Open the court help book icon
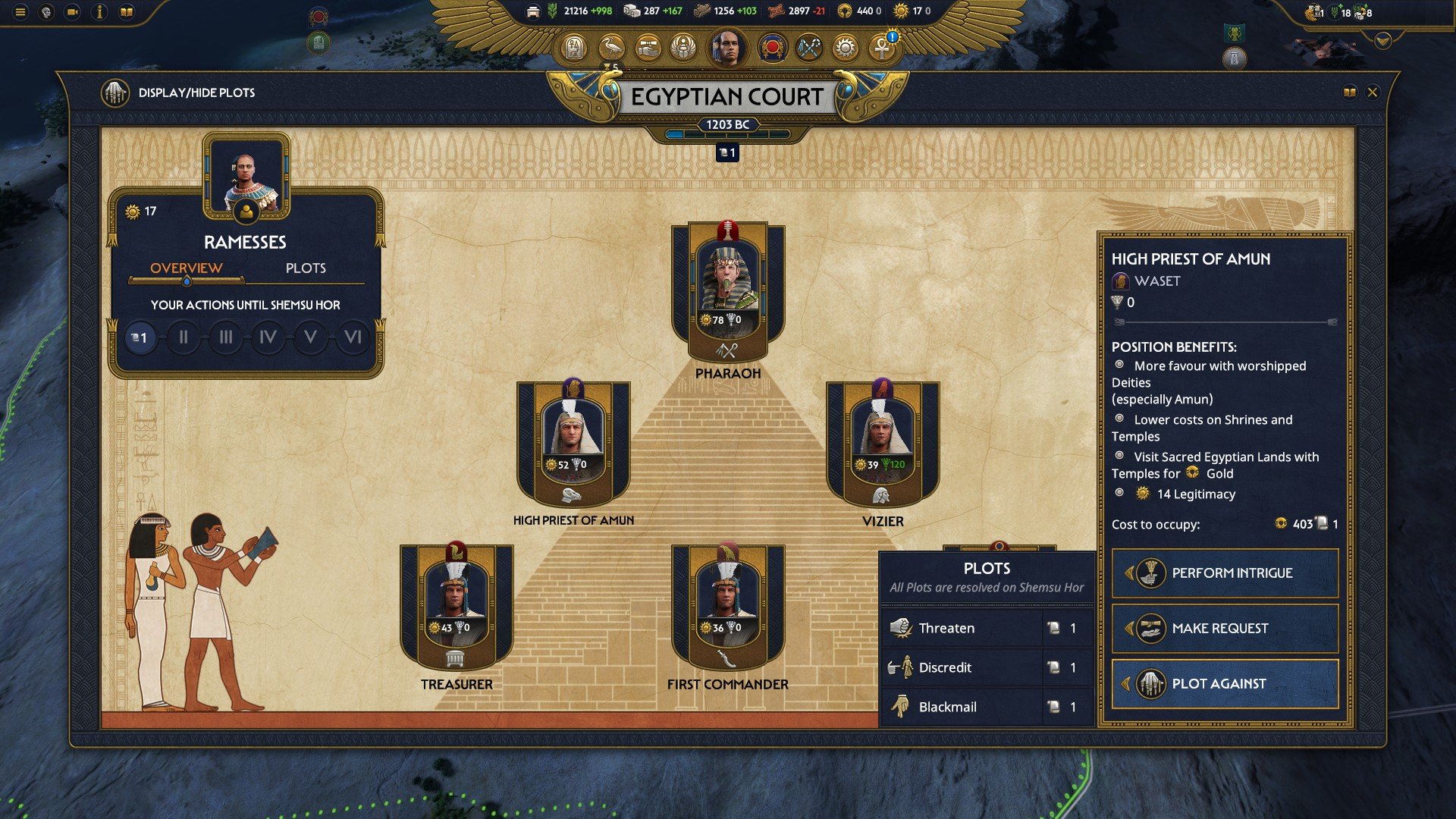 point(1349,93)
